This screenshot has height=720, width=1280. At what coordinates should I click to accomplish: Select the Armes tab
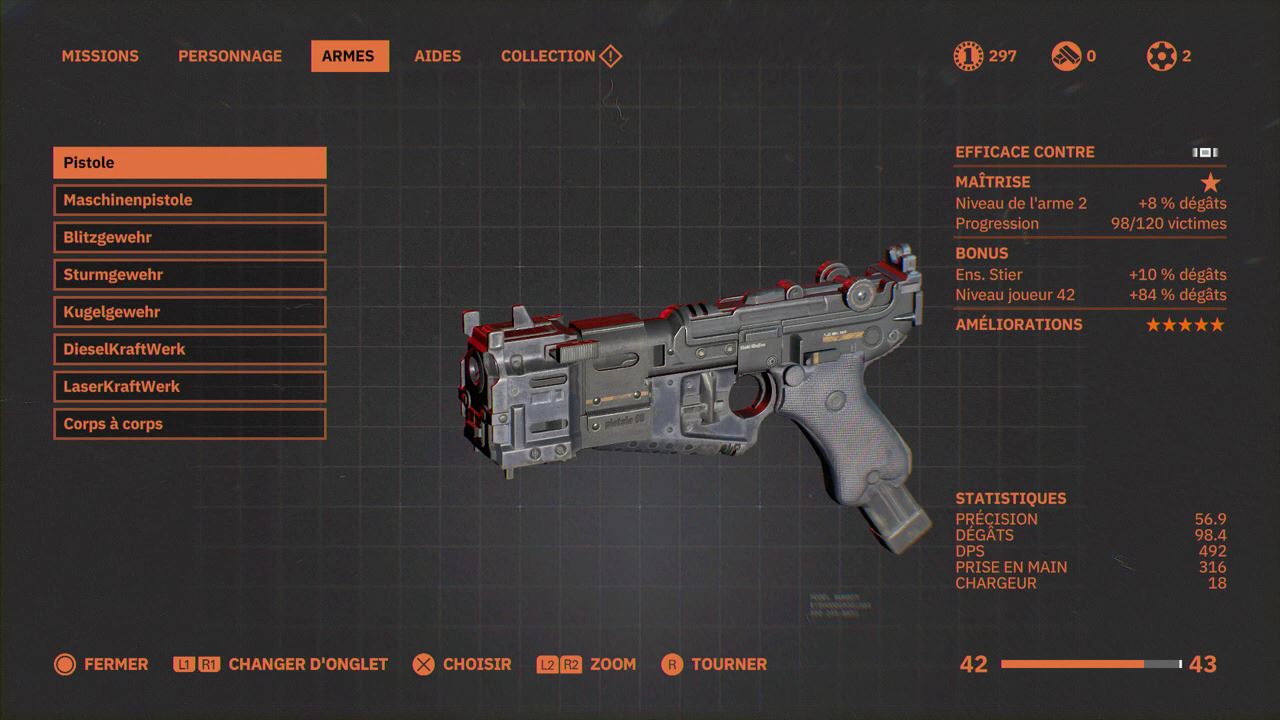[x=349, y=56]
